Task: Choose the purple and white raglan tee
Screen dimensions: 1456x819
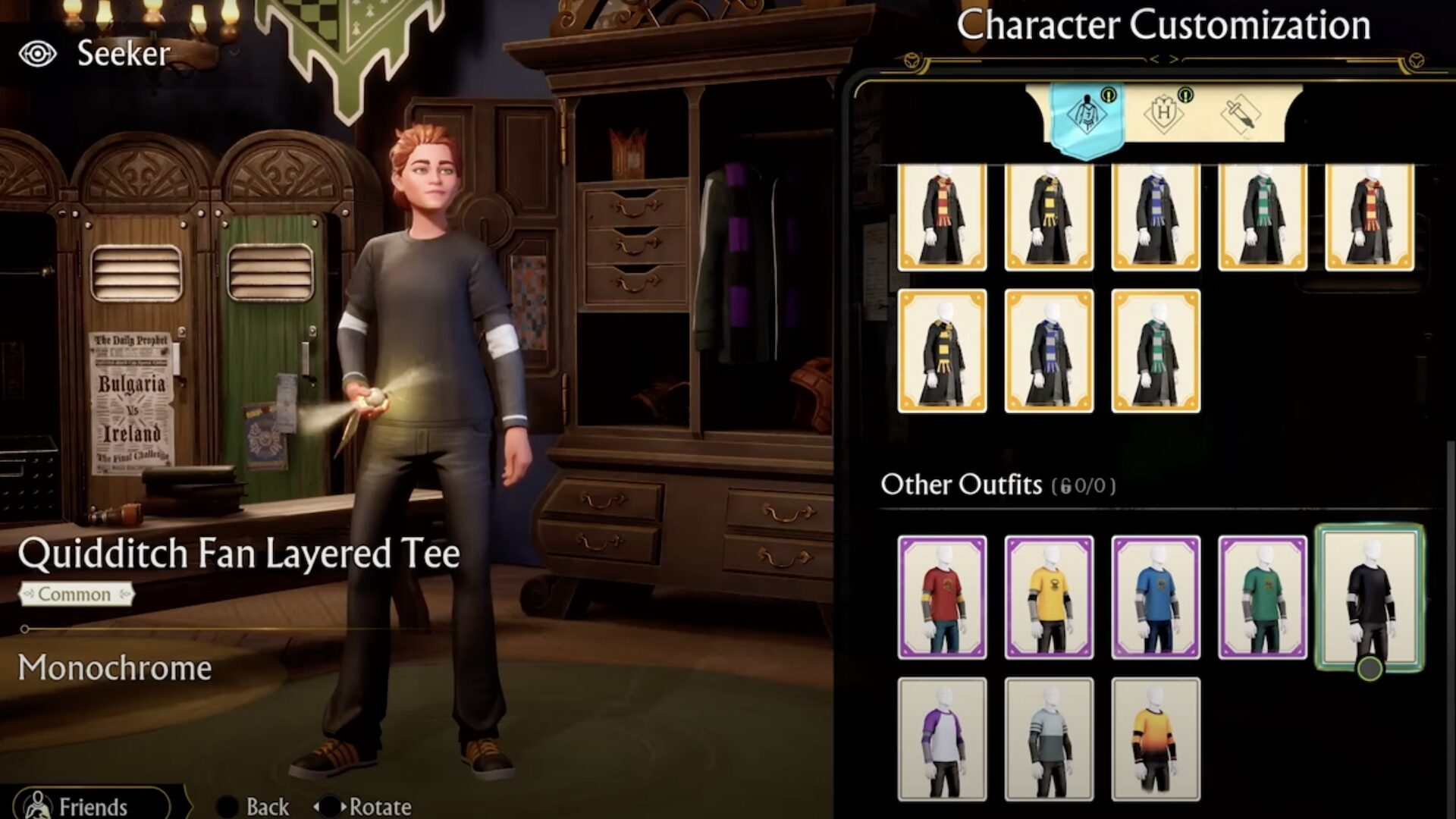Action: 942,739
